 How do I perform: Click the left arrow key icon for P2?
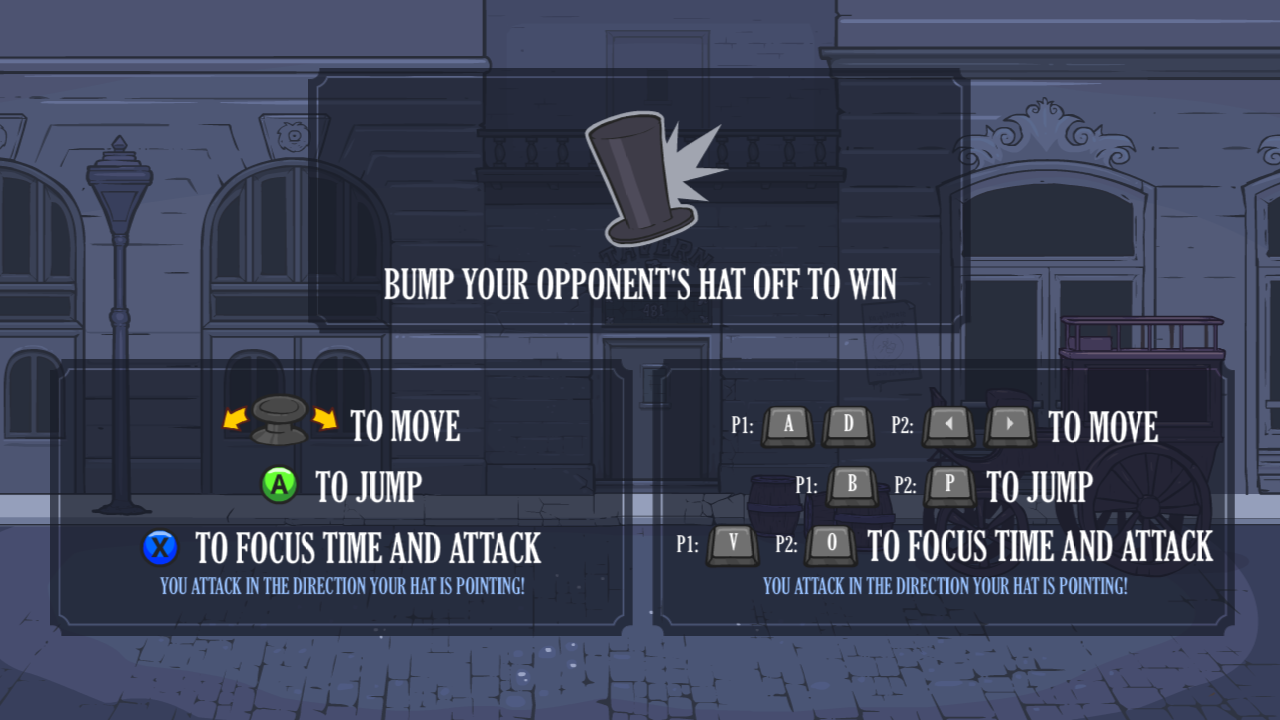coord(947,426)
